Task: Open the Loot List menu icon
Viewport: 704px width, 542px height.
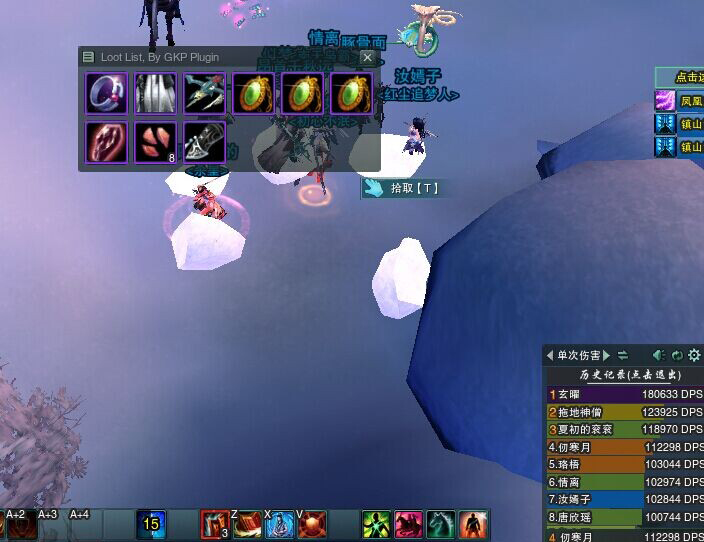Action: click(x=89, y=58)
